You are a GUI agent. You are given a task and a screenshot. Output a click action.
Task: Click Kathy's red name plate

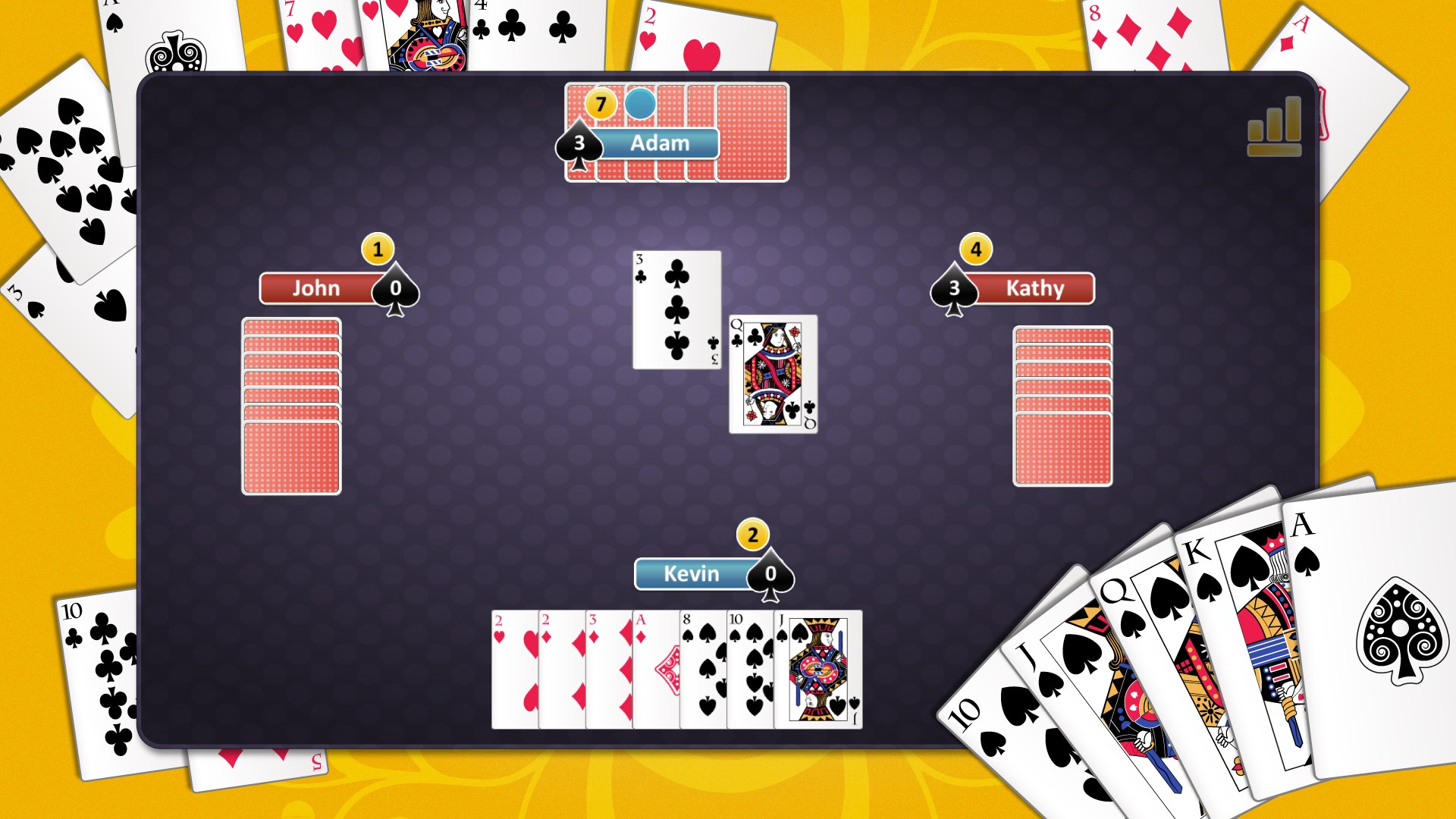pyautogui.click(x=1035, y=288)
